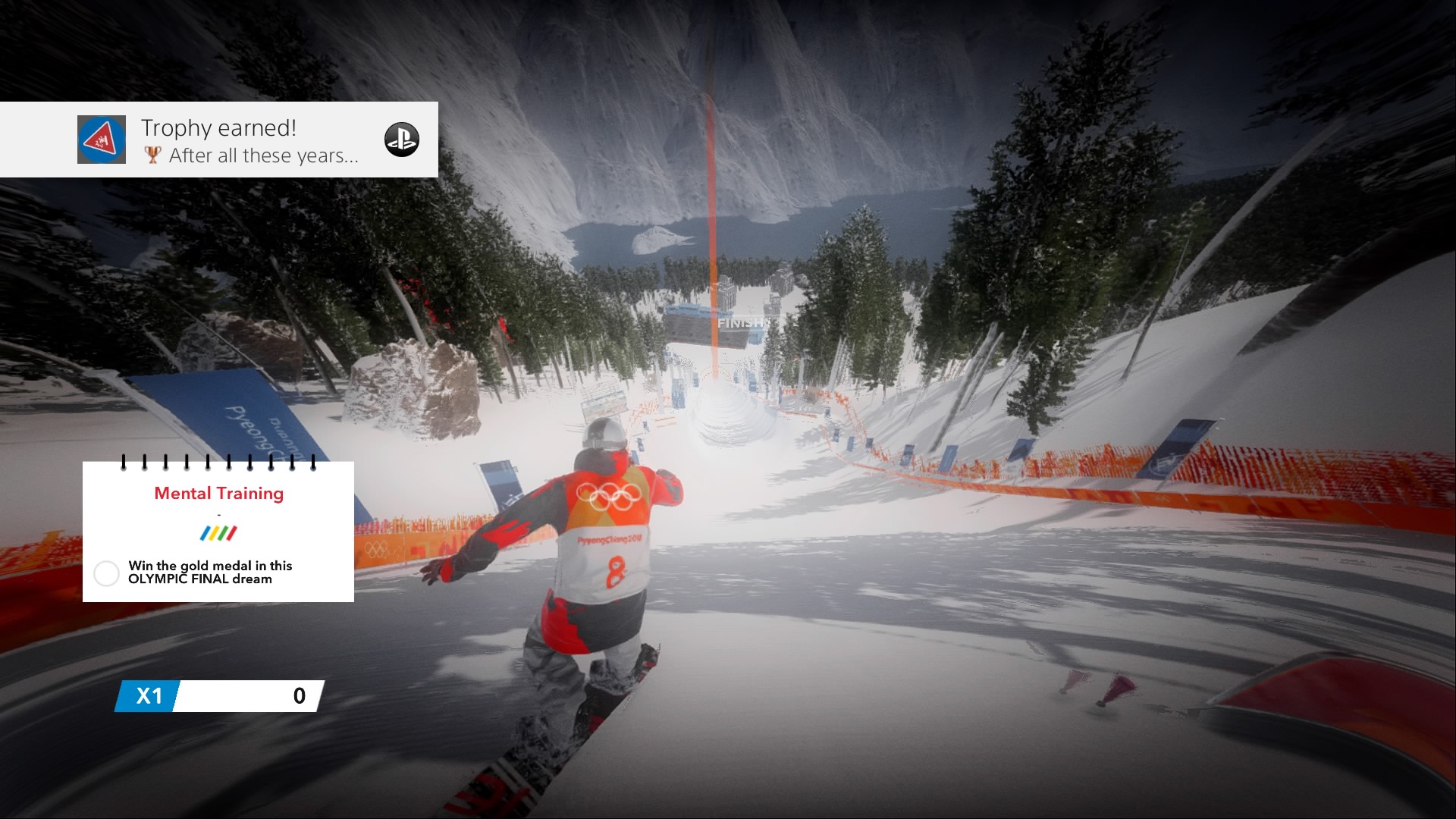
Task: Select the PlayStation logo on the notification
Action: coord(401,140)
